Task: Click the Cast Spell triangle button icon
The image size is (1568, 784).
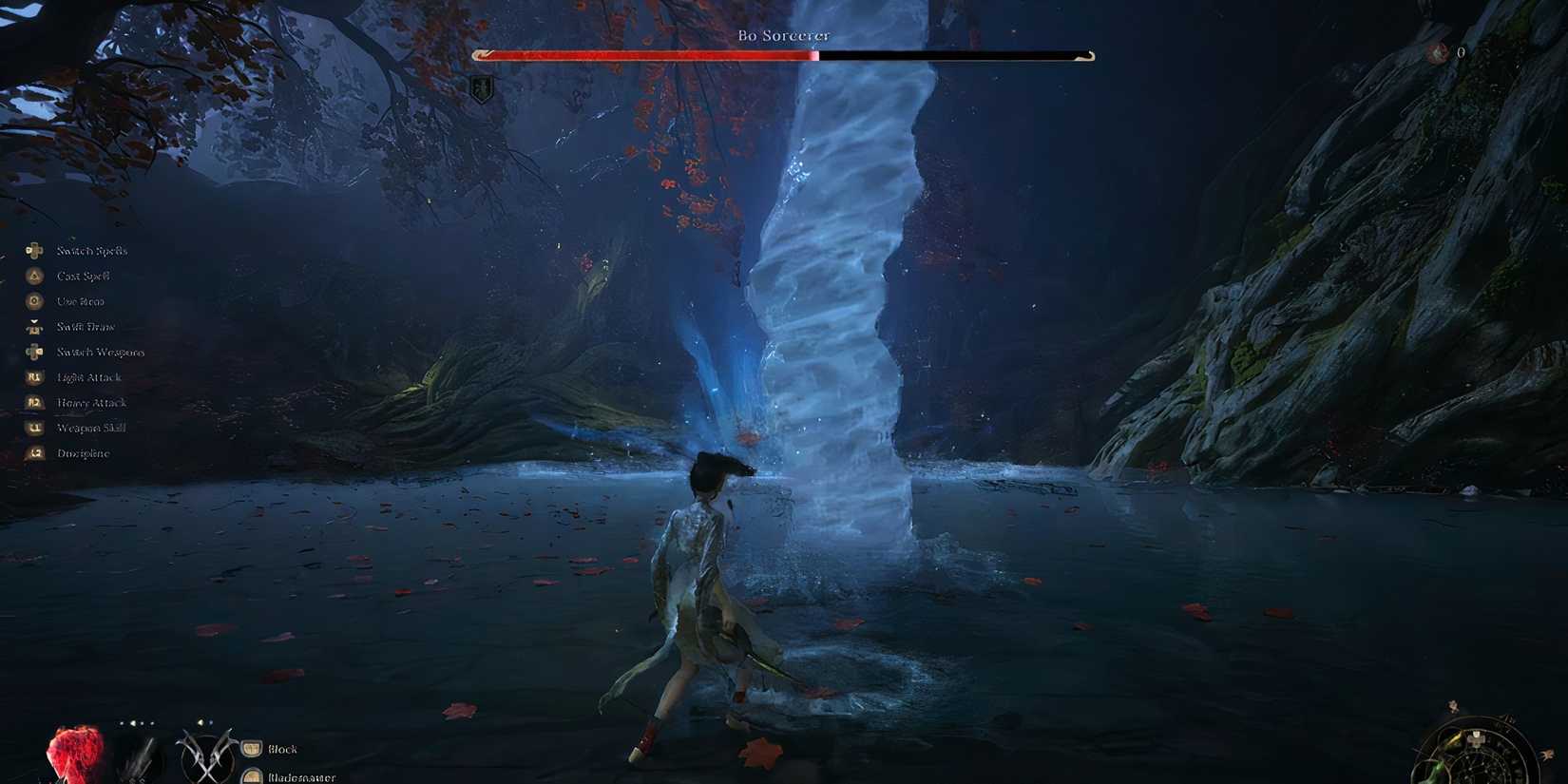Action: coord(34,276)
